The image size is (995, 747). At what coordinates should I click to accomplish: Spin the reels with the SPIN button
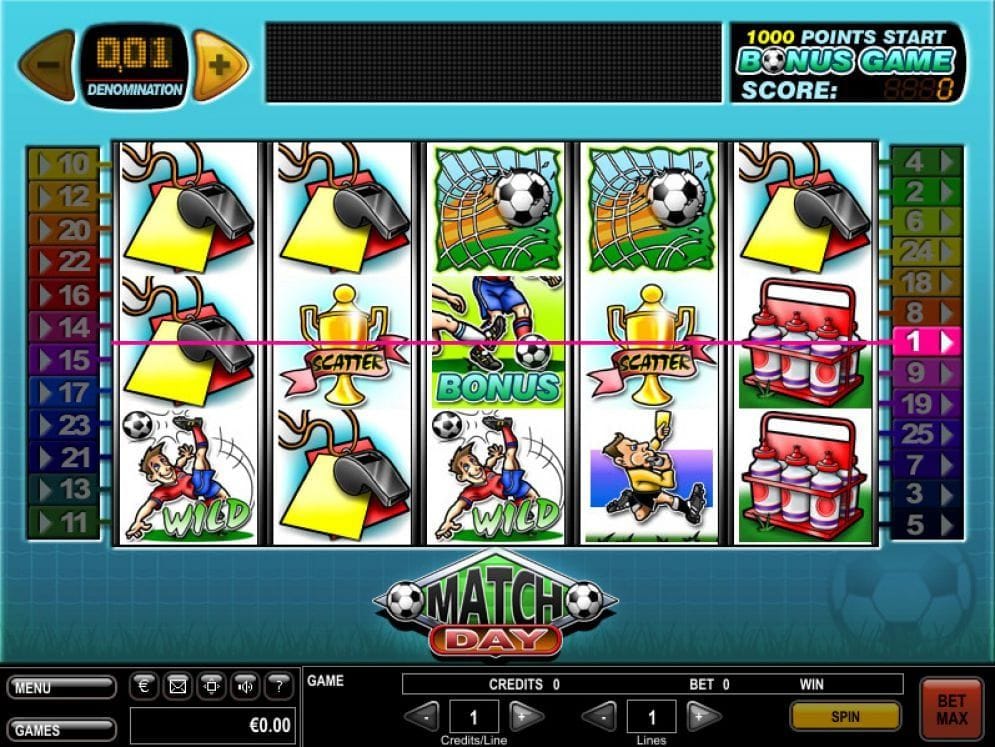coord(844,716)
